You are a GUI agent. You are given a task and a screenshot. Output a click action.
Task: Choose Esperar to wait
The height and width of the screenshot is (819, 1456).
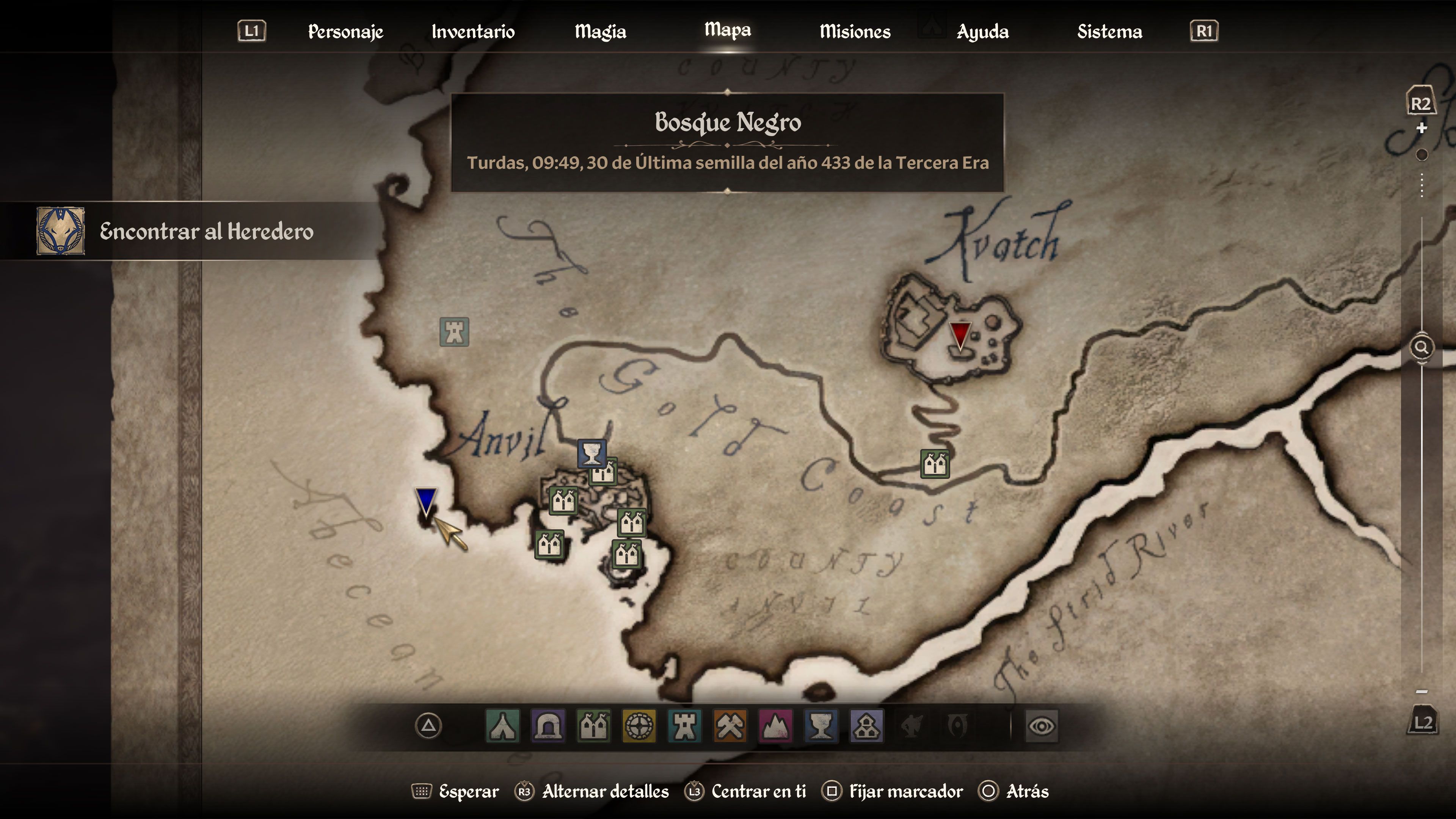[x=469, y=792]
